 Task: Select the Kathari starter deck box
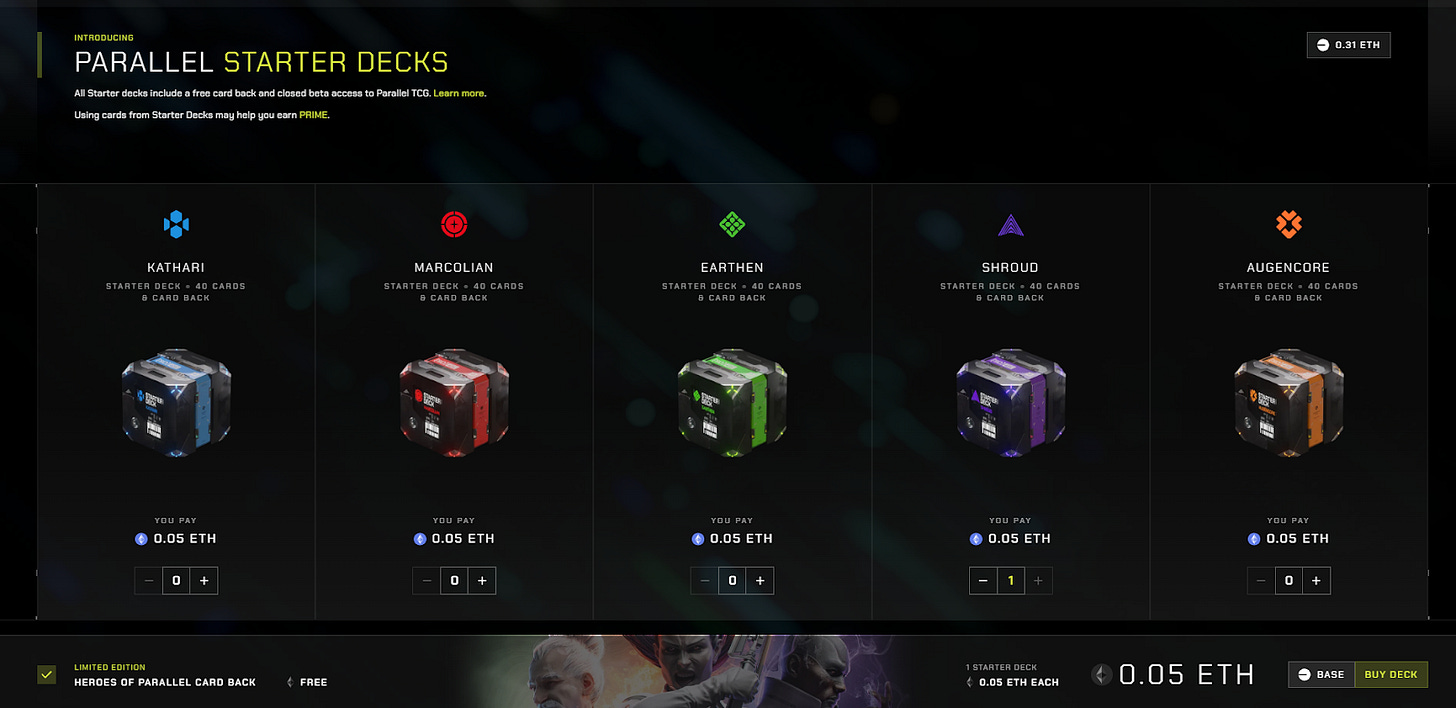point(176,402)
